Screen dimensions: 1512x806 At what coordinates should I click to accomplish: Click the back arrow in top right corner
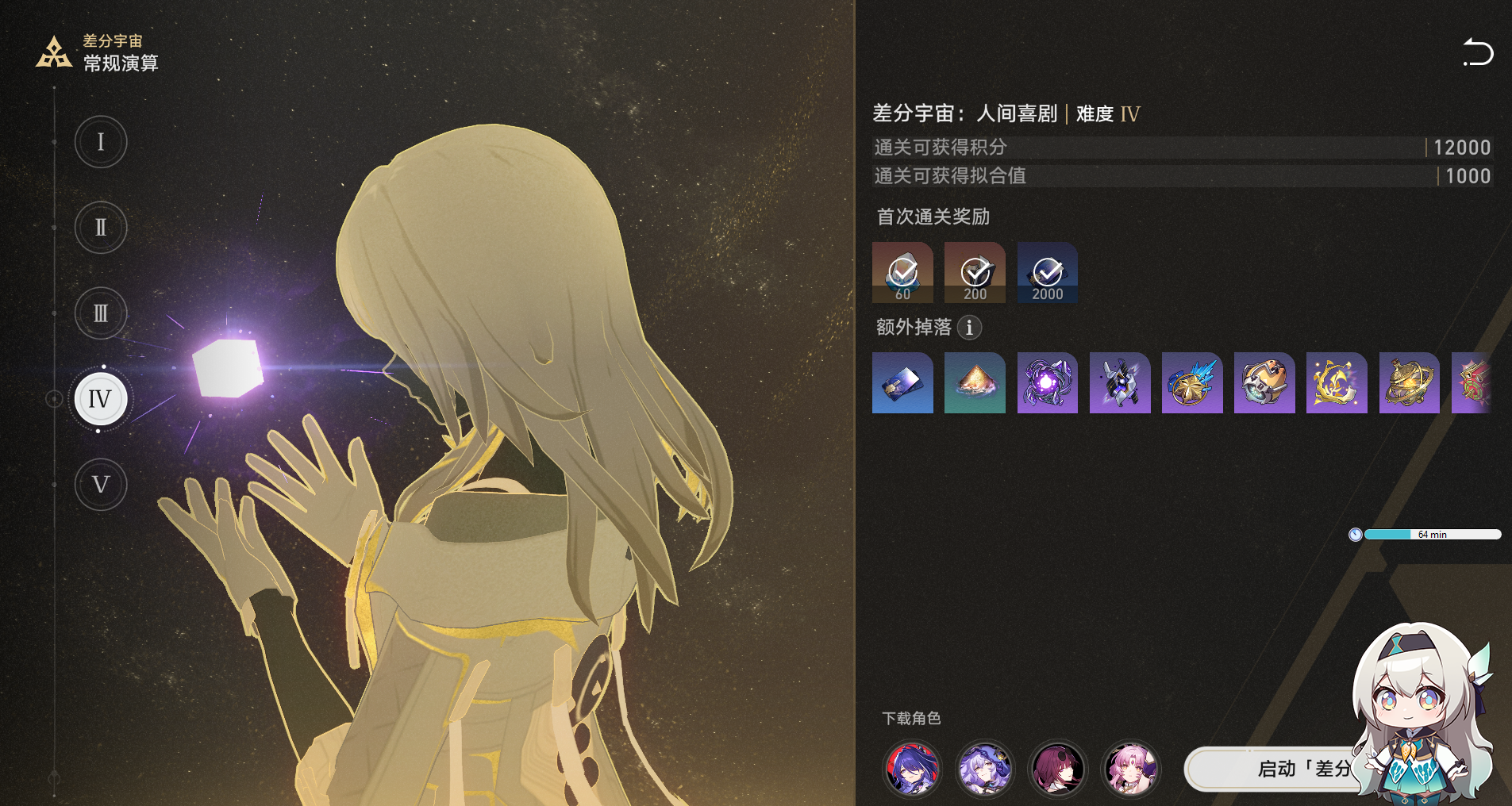[1479, 52]
